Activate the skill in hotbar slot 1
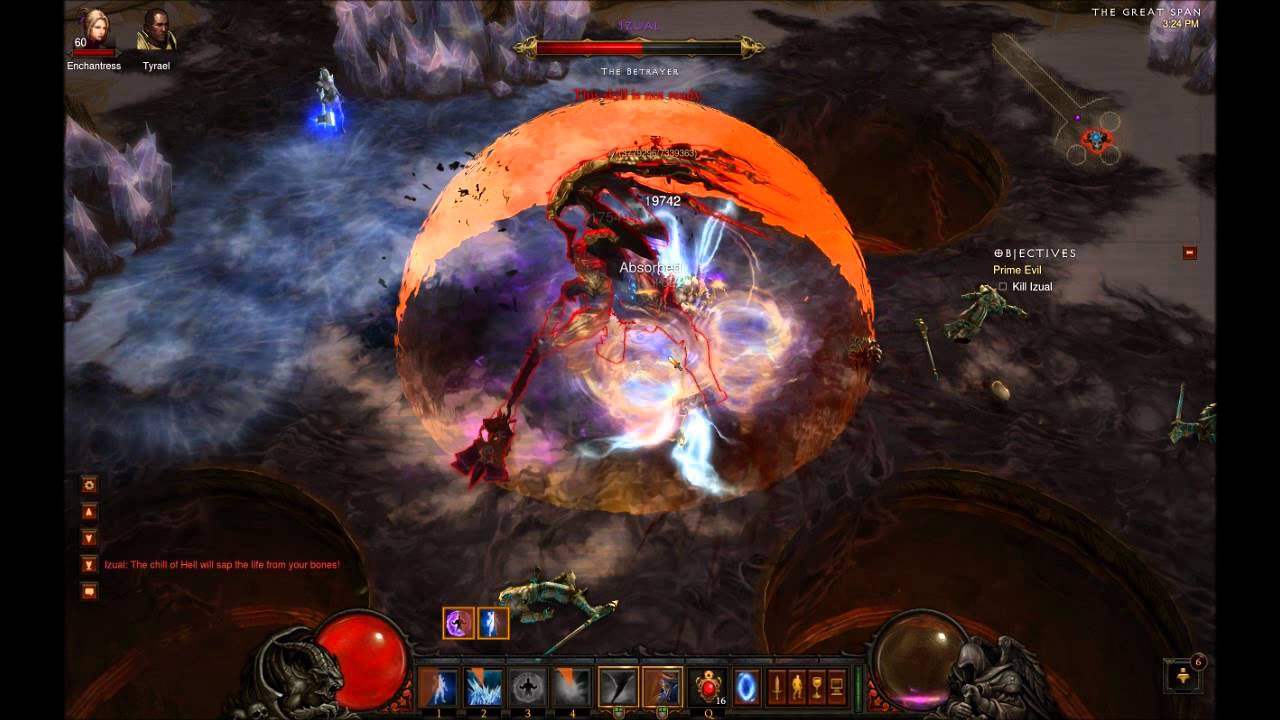This screenshot has height=720, width=1280. coord(438,687)
